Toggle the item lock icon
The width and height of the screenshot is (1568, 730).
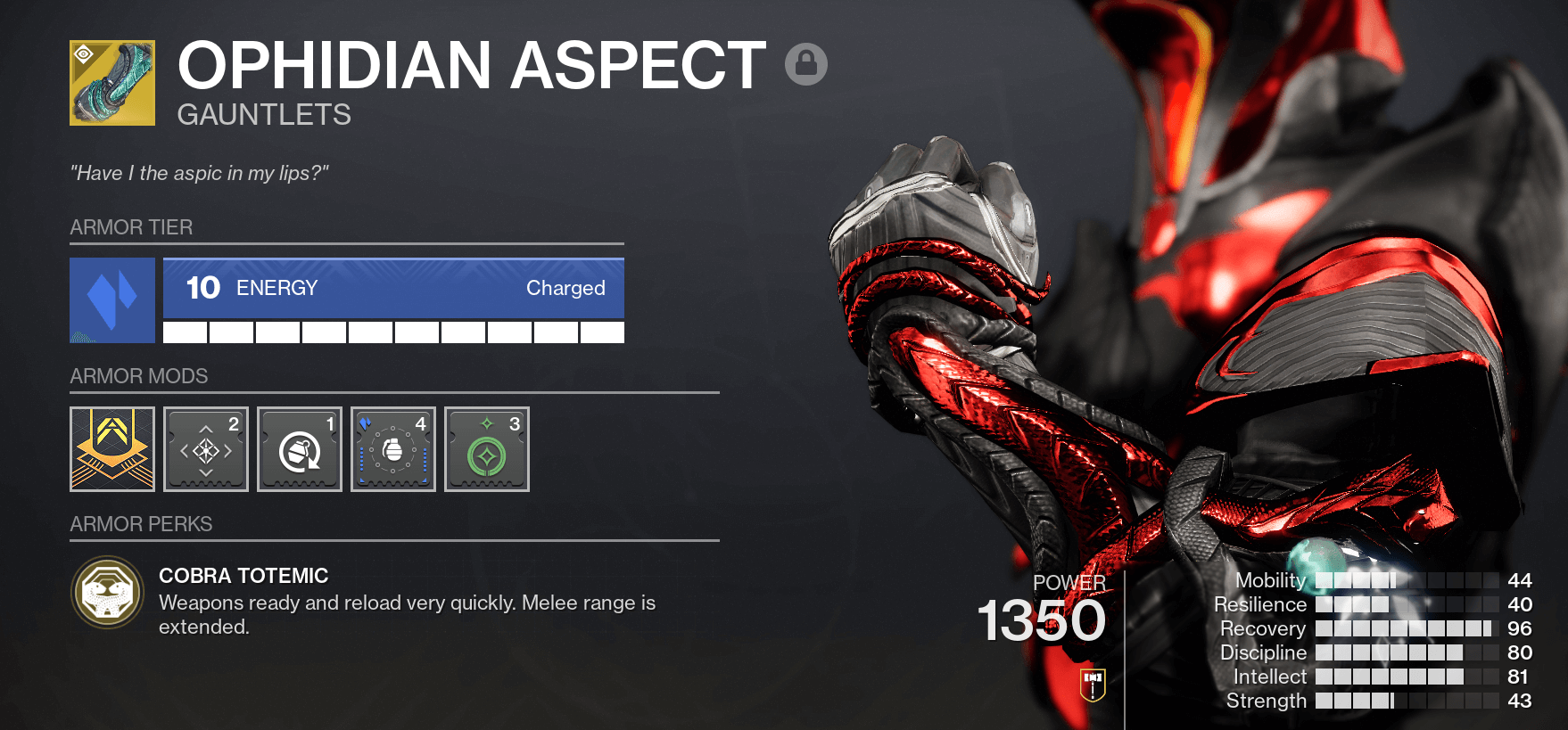pyautogui.click(x=805, y=64)
